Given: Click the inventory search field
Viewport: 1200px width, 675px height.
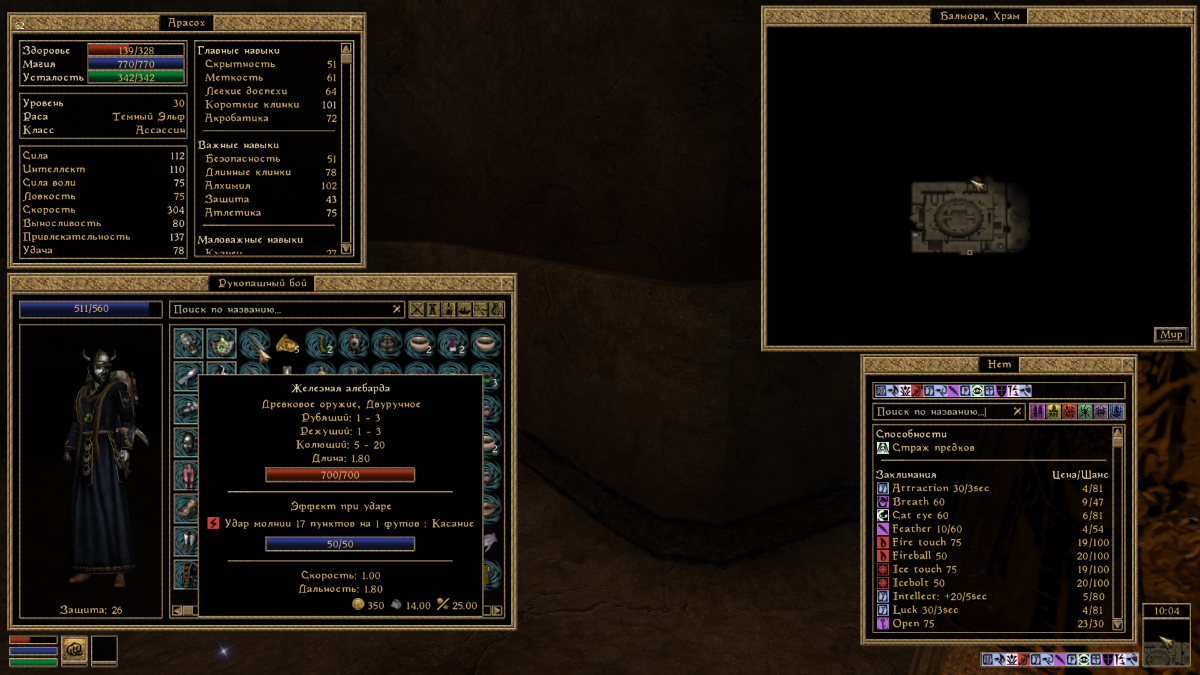Looking at the screenshot, I should [x=280, y=310].
